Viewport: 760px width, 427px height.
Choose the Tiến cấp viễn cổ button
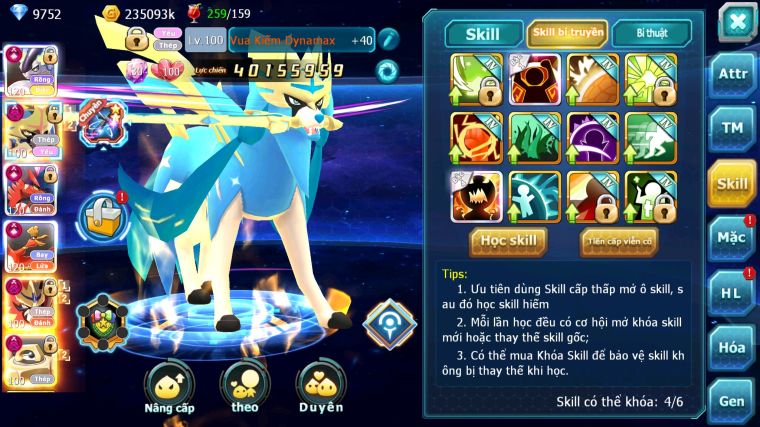click(619, 240)
